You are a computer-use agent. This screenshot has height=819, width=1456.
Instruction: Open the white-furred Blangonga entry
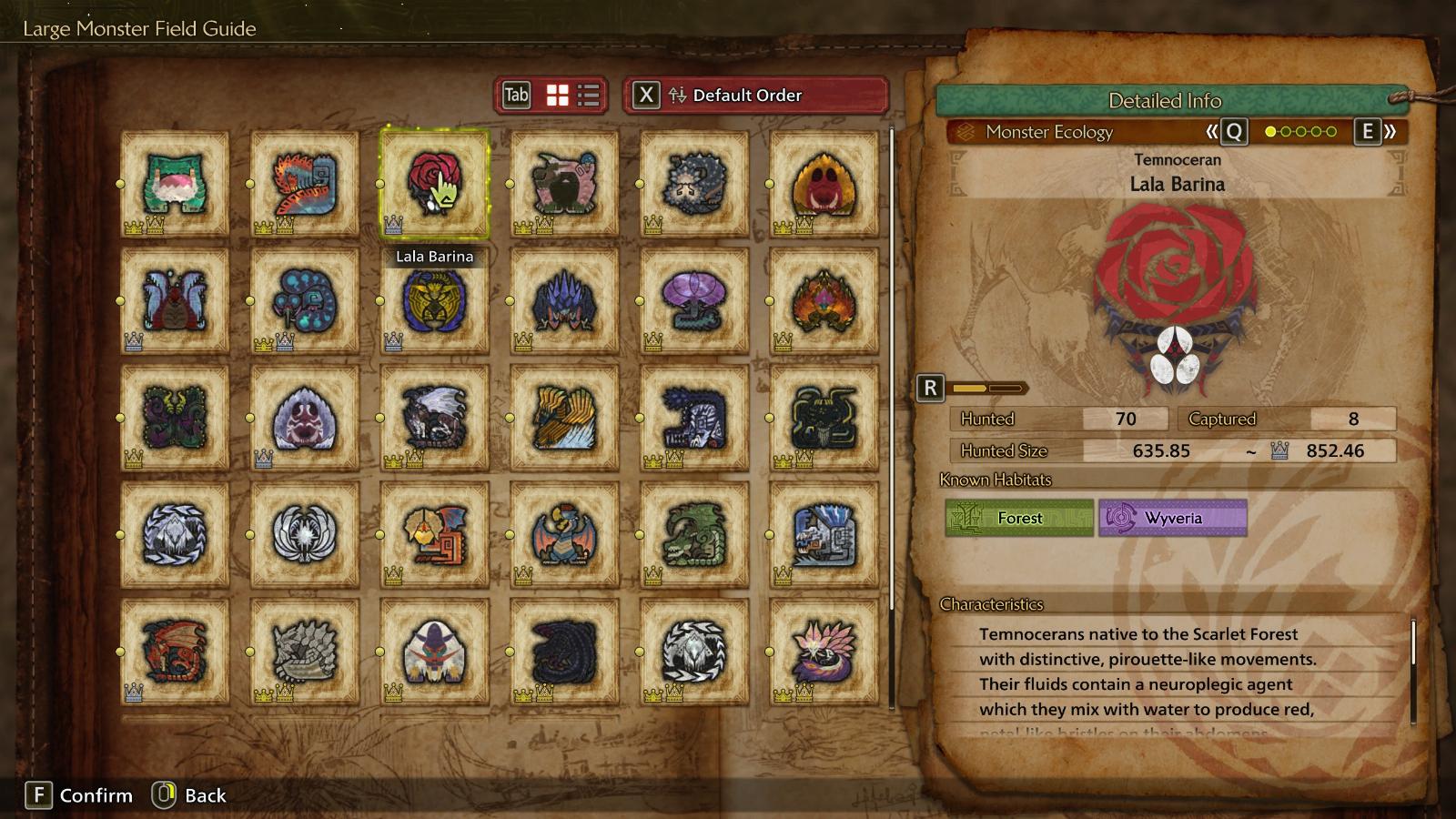[434, 651]
